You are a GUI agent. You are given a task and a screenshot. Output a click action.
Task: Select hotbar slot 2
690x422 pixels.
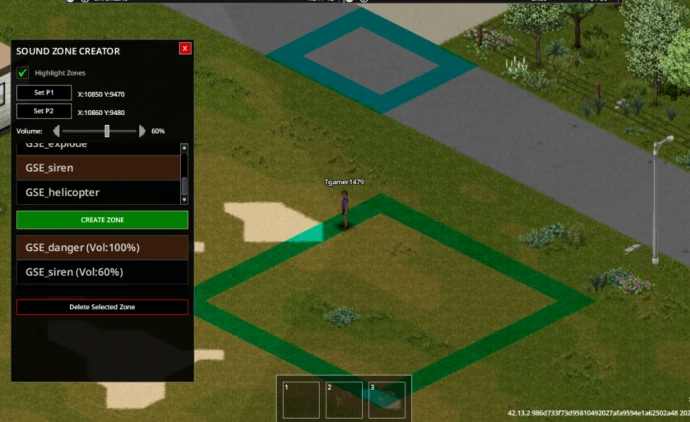344,399
